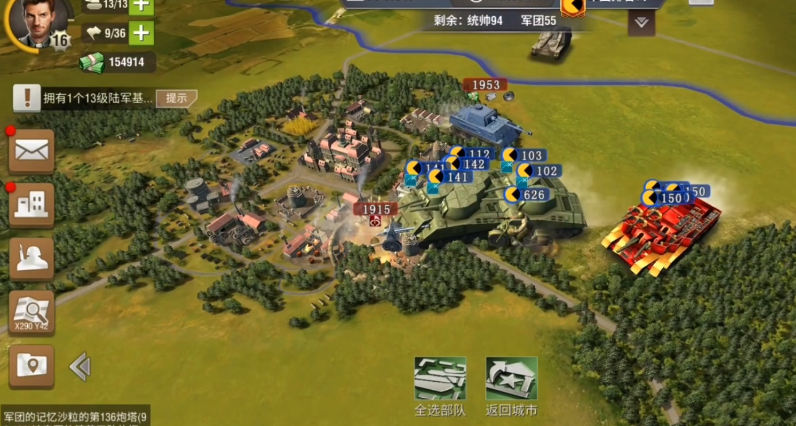Open the map location marker icon
Image resolution: width=796 pixels, height=426 pixels.
coord(31,366)
